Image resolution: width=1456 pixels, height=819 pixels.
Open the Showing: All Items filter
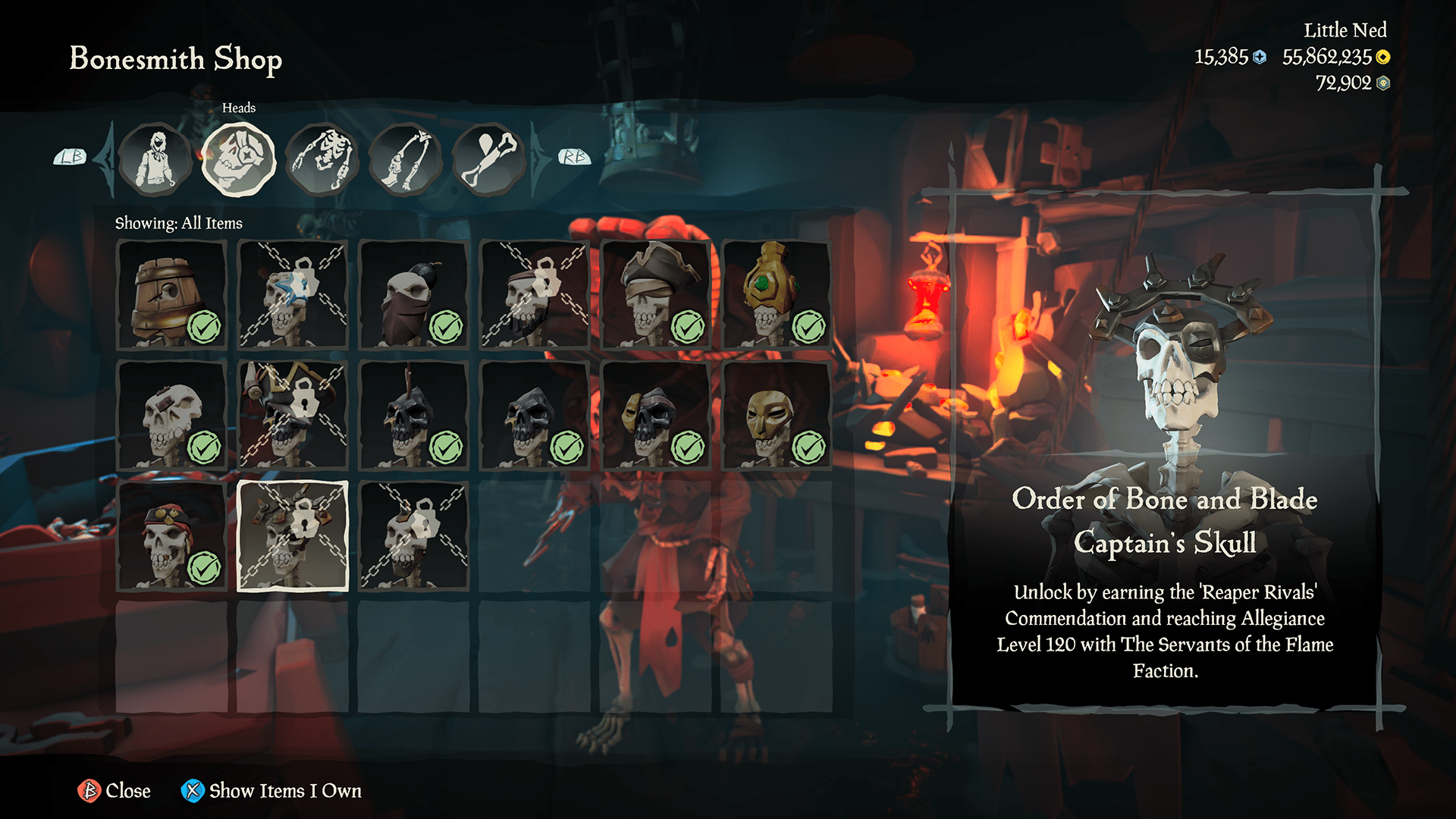[178, 223]
